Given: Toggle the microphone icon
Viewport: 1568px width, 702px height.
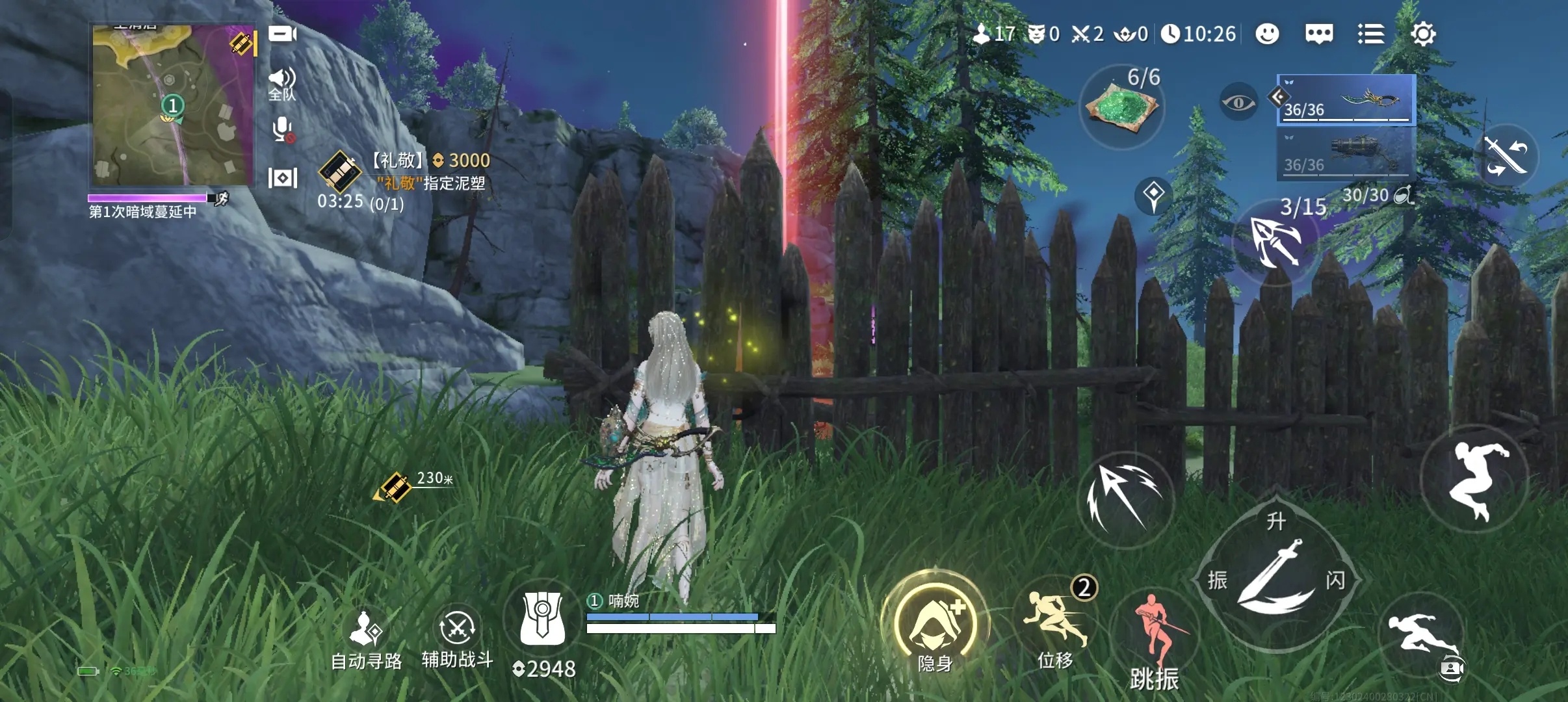Looking at the screenshot, I should (x=282, y=130).
